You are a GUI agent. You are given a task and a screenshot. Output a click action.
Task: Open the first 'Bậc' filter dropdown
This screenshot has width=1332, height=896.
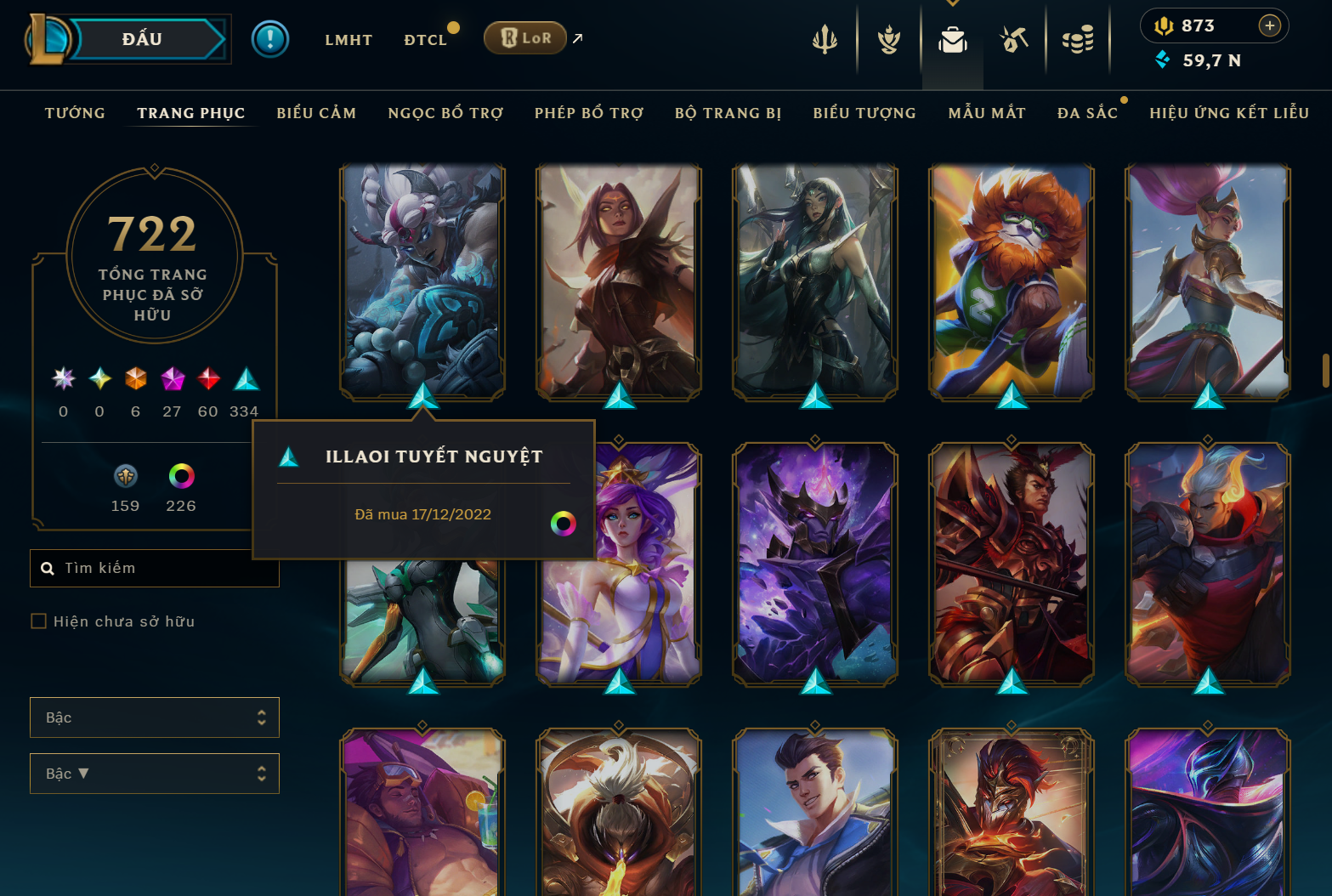[155, 717]
